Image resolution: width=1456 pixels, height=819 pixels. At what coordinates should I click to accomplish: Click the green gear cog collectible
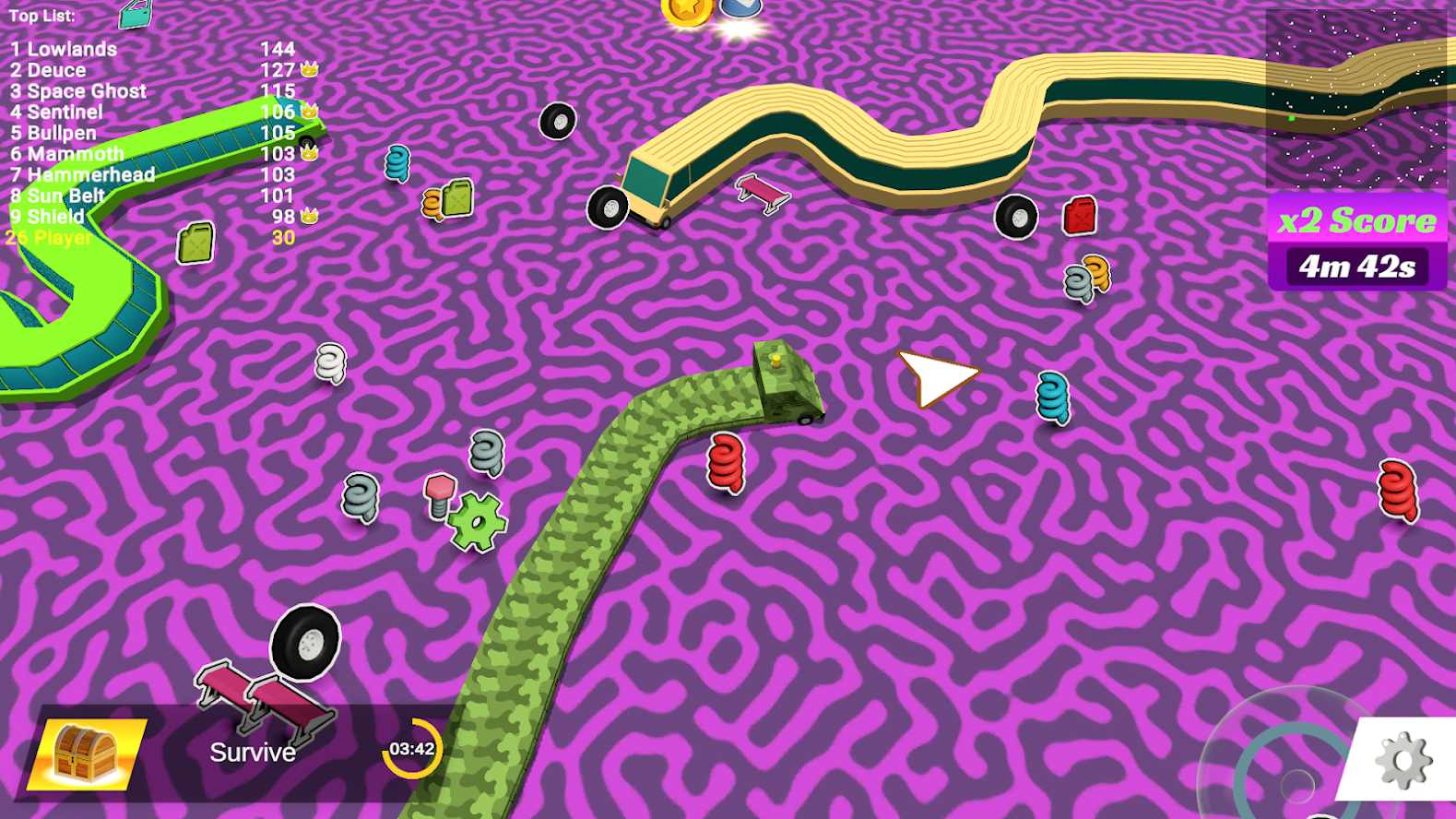click(479, 519)
